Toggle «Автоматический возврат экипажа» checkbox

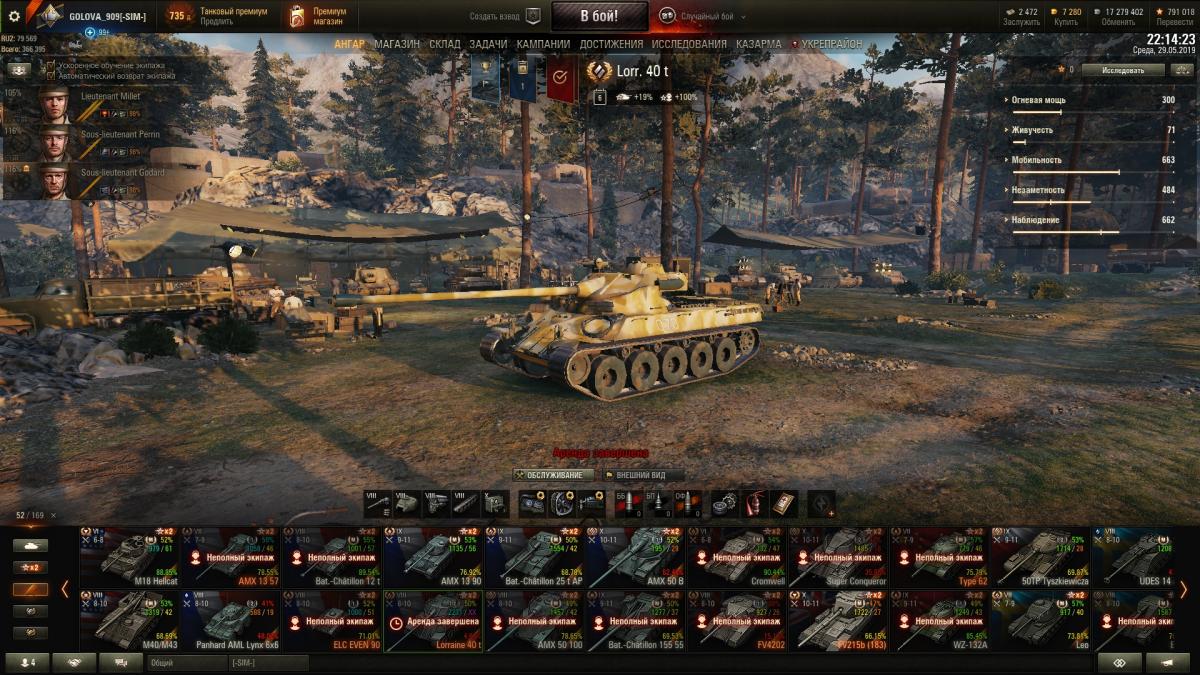[51, 75]
